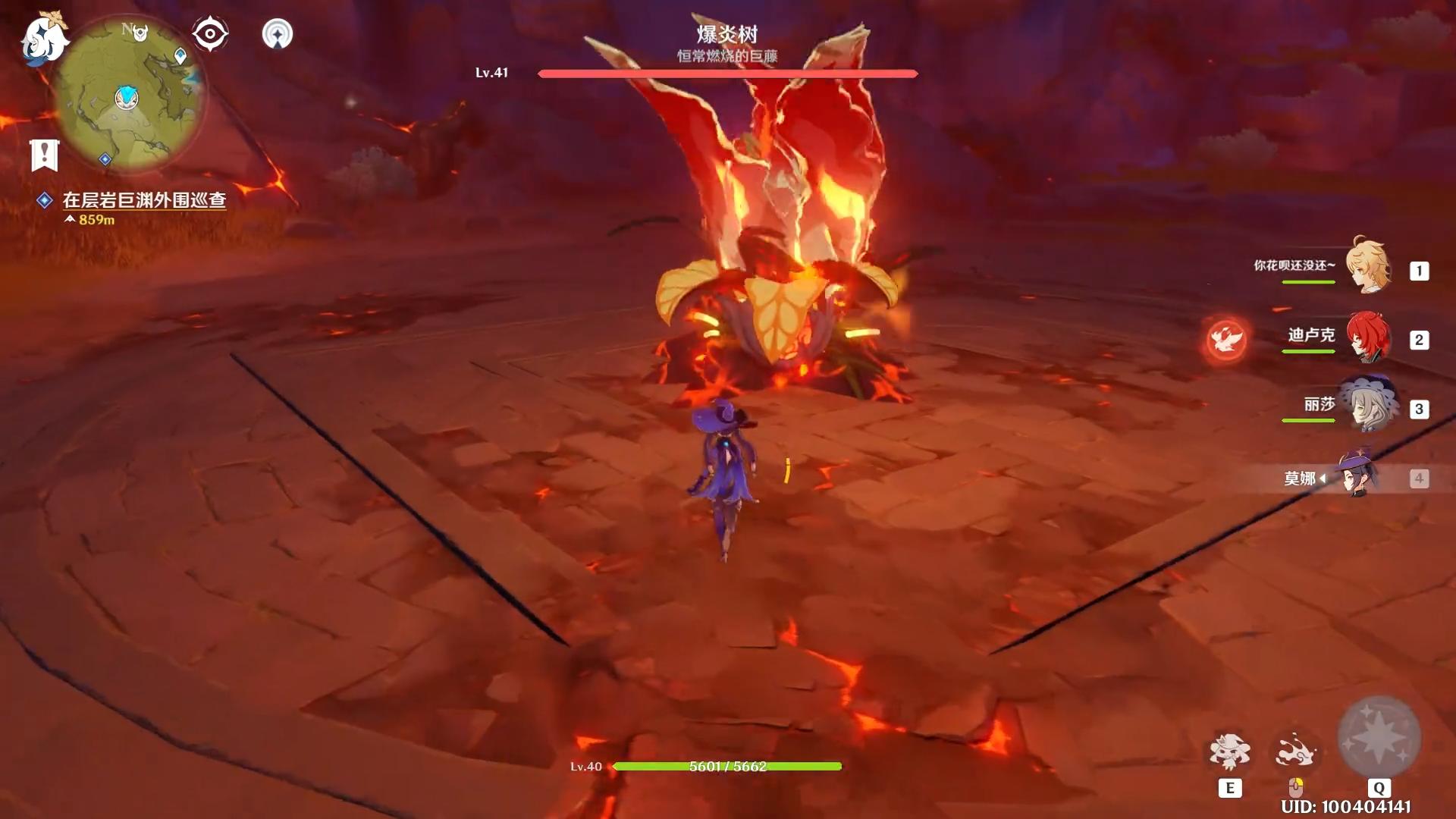Activate Mona's elemental skill icon
The height and width of the screenshot is (819, 1456).
click(1229, 752)
